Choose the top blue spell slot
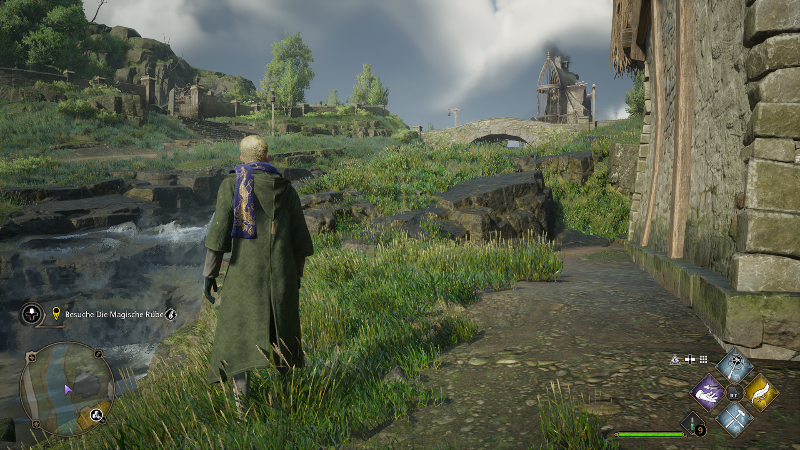Screen dimensions: 800x450 pyautogui.click(x=735, y=366)
